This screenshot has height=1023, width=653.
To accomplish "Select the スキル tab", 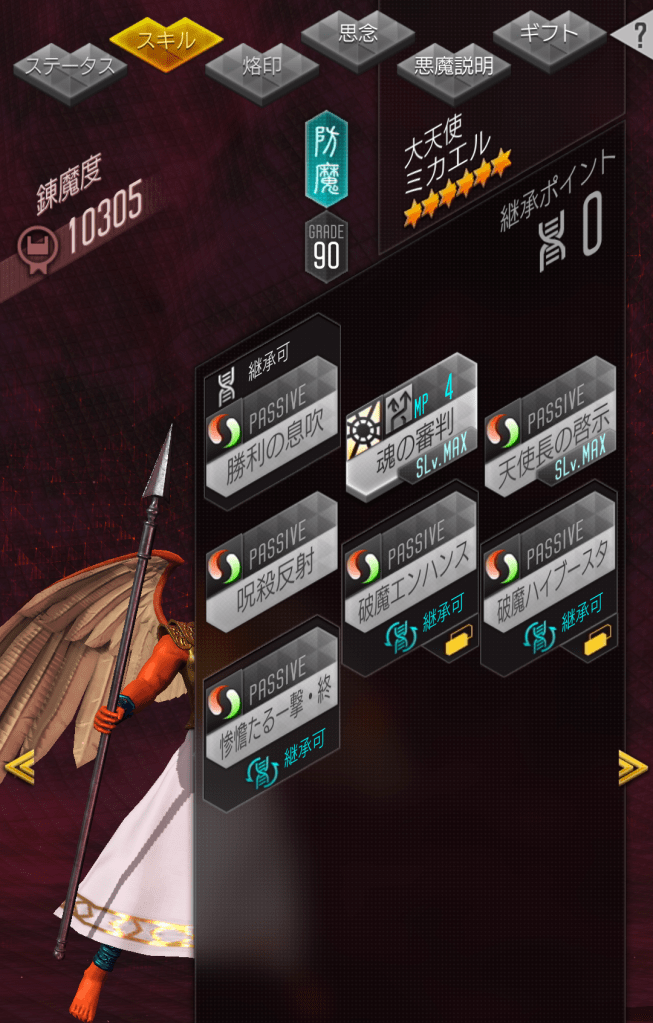I will click(165, 40).
